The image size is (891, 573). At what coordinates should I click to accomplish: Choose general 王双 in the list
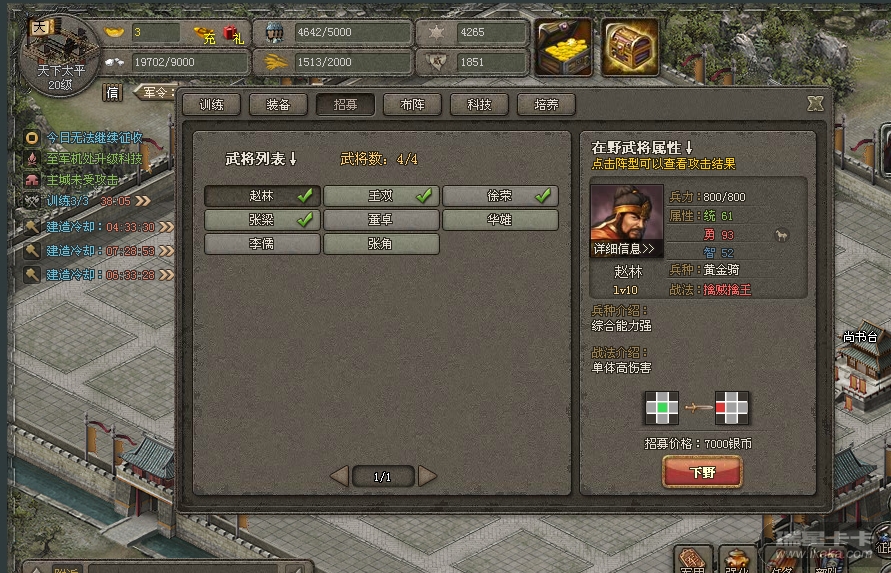coord(381,196)
